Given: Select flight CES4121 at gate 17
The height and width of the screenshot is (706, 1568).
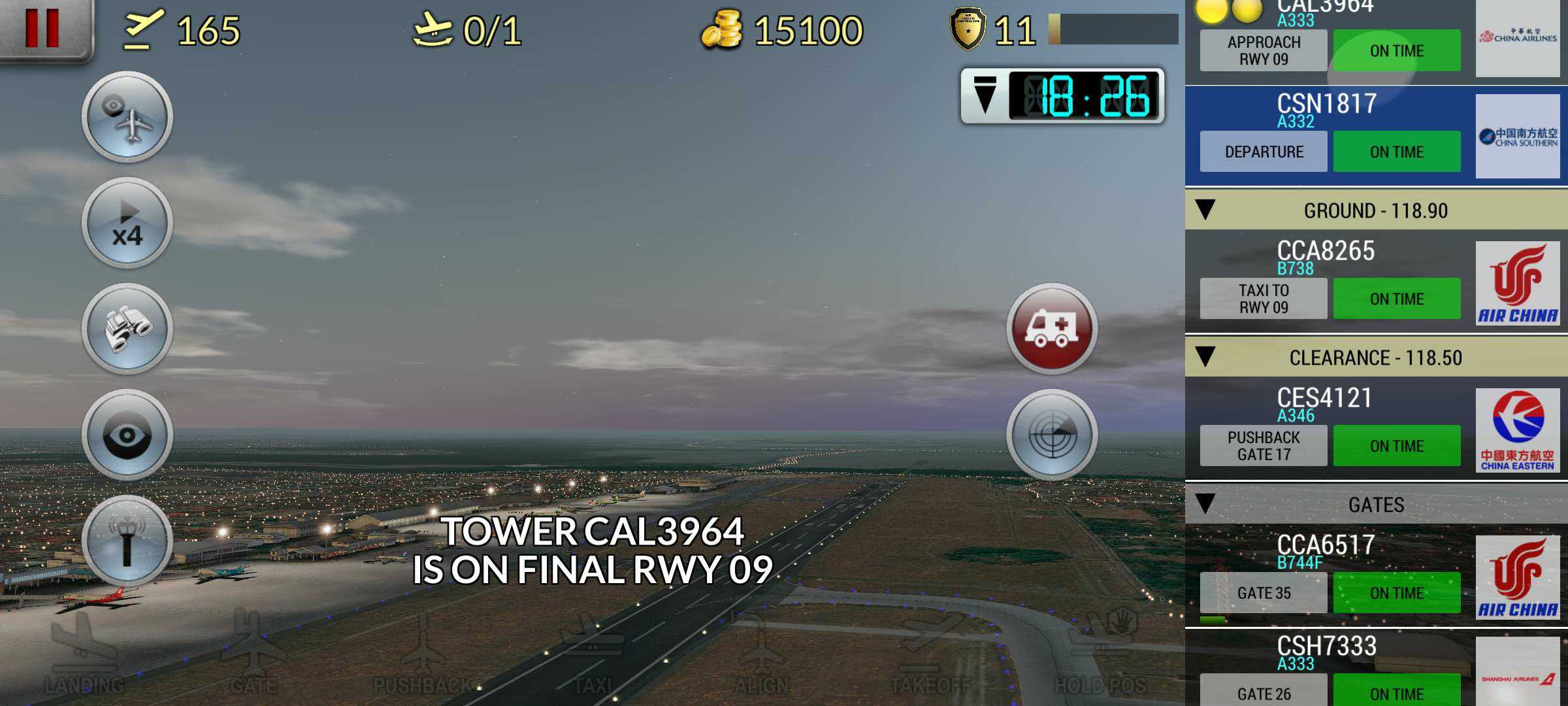Looking at the screenshot, I should [1326, 428].
